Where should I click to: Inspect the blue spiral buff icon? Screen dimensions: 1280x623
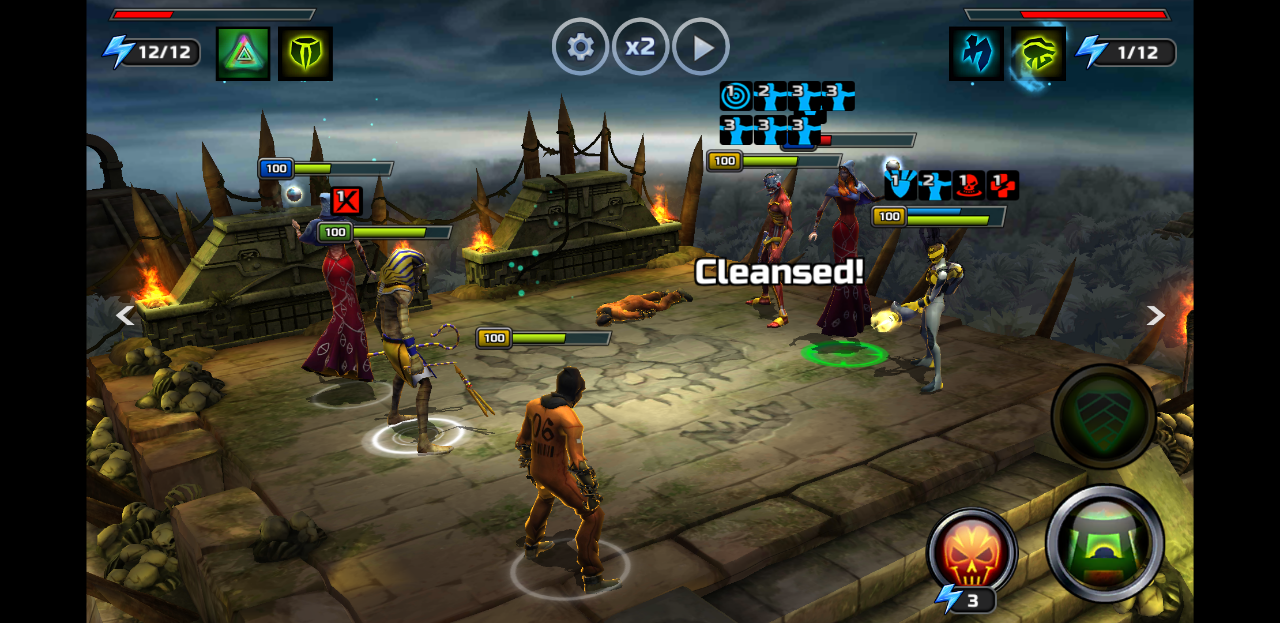coord(735,96)
